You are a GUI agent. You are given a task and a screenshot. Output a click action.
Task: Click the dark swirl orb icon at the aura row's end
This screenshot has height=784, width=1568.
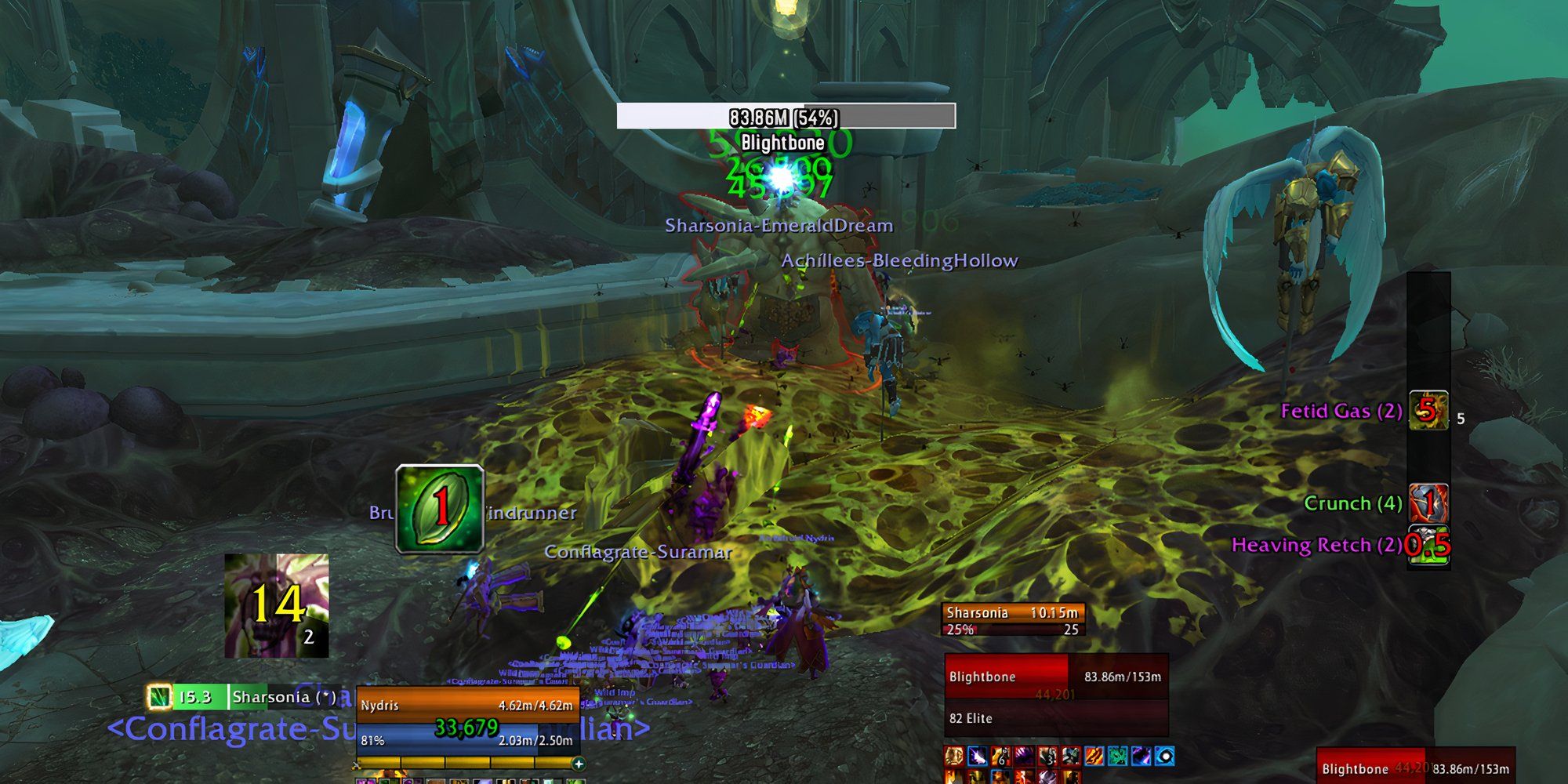click(x=1164, y=755)
